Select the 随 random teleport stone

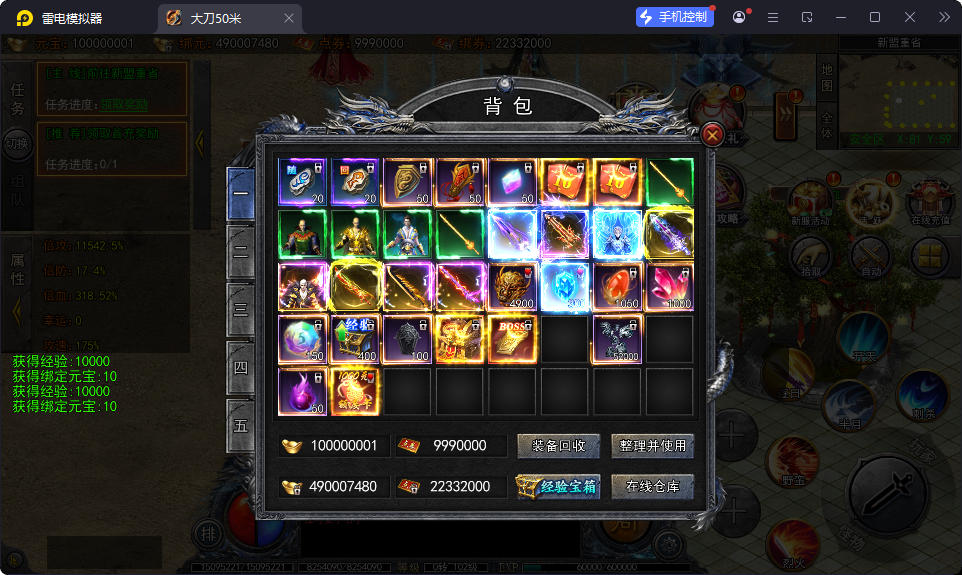(303, 183)
